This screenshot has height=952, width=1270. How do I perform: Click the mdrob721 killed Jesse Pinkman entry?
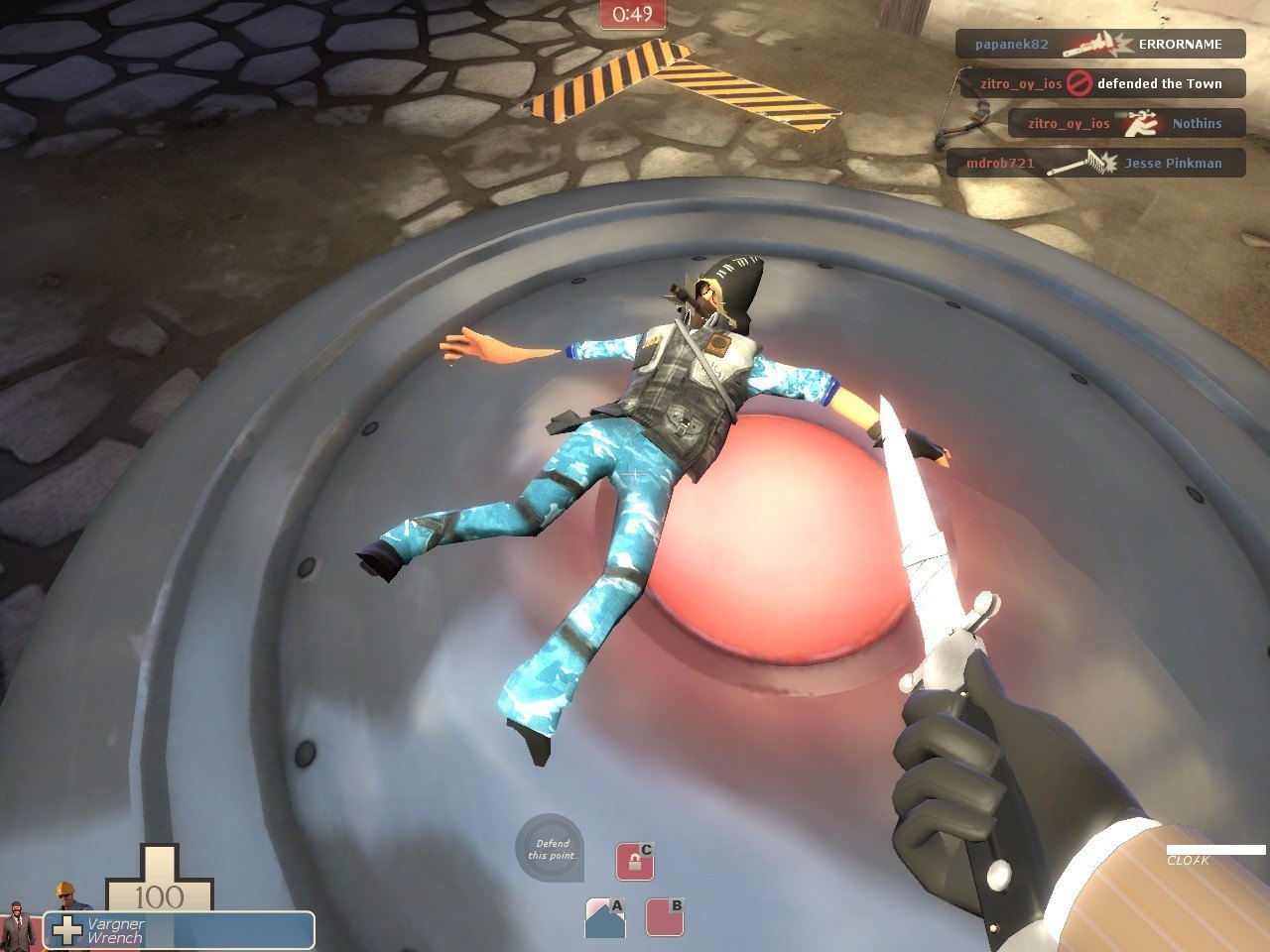pyautogui.click(x=1095, y=164)
